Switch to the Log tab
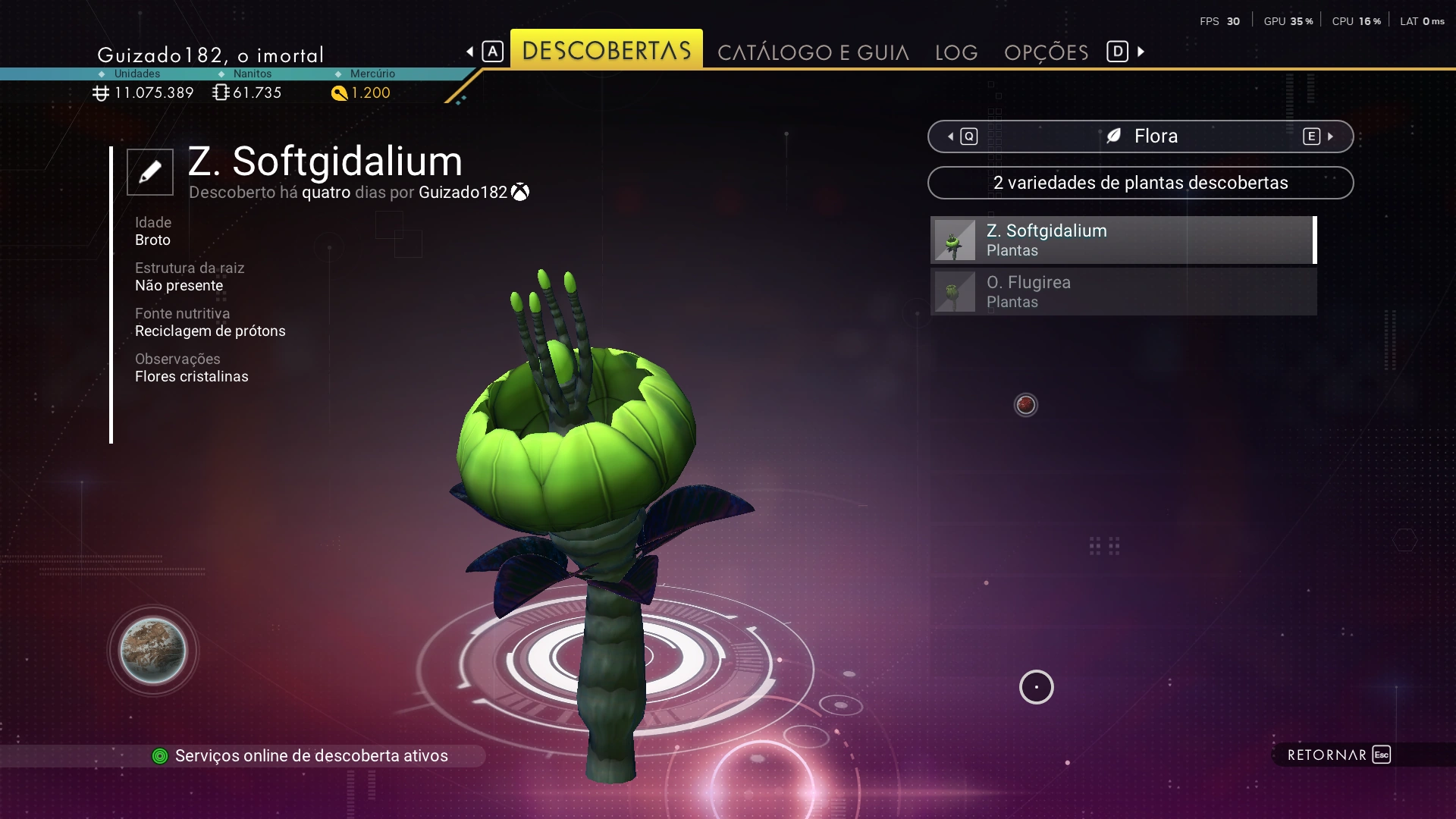The height and width of the screenshot is (819, 1456). 955,52
